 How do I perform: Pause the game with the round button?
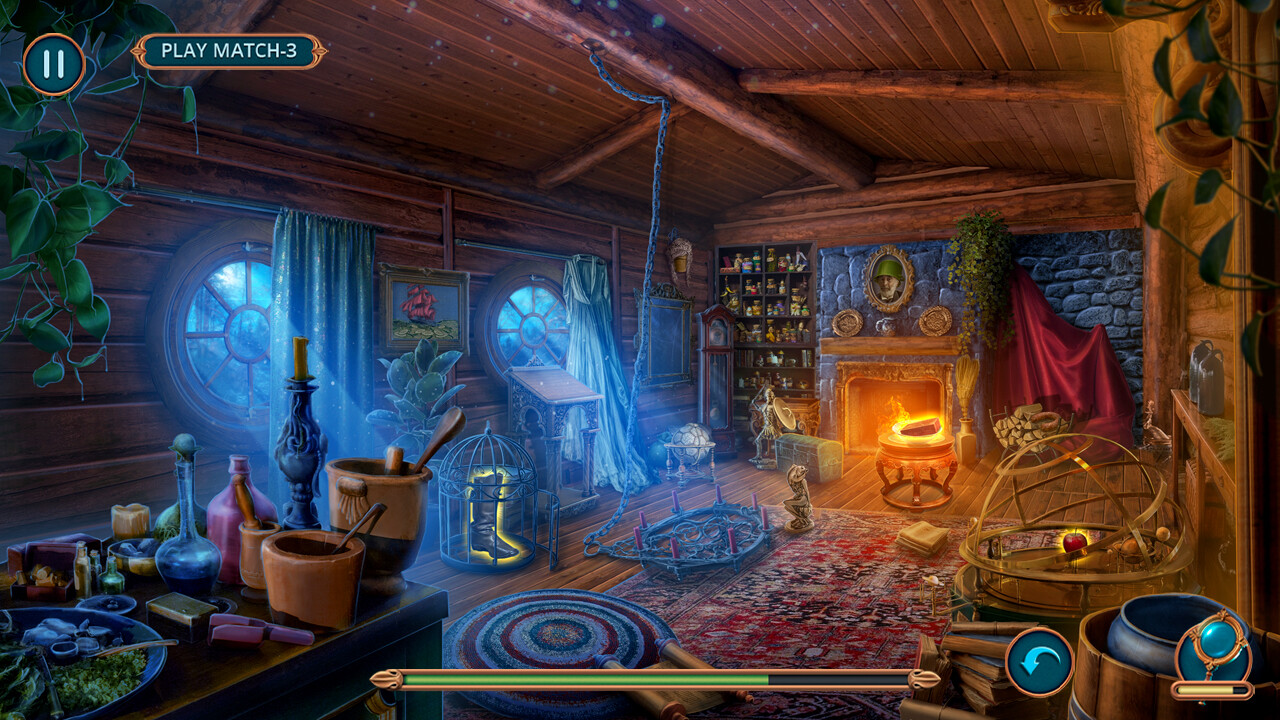coord(54,64)
